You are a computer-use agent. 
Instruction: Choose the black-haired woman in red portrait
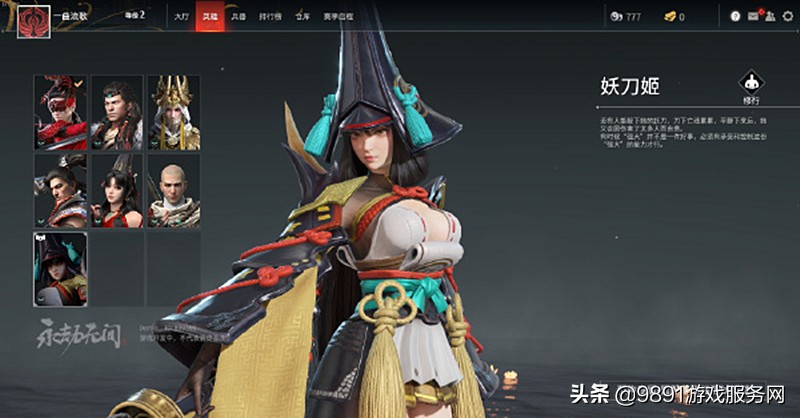pos(117,190)
